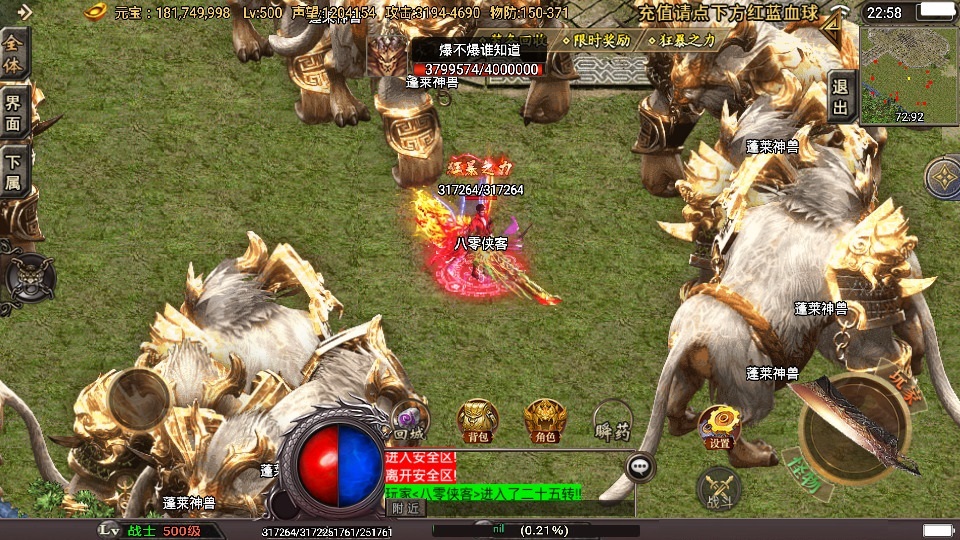
Task: Switch to the 界面 side tab
Action: pos(14,113)
